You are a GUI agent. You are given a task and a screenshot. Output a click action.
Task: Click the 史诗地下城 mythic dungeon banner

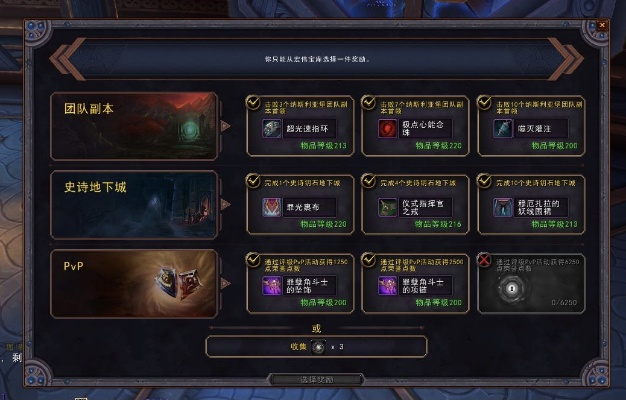[x=134, y=204]
